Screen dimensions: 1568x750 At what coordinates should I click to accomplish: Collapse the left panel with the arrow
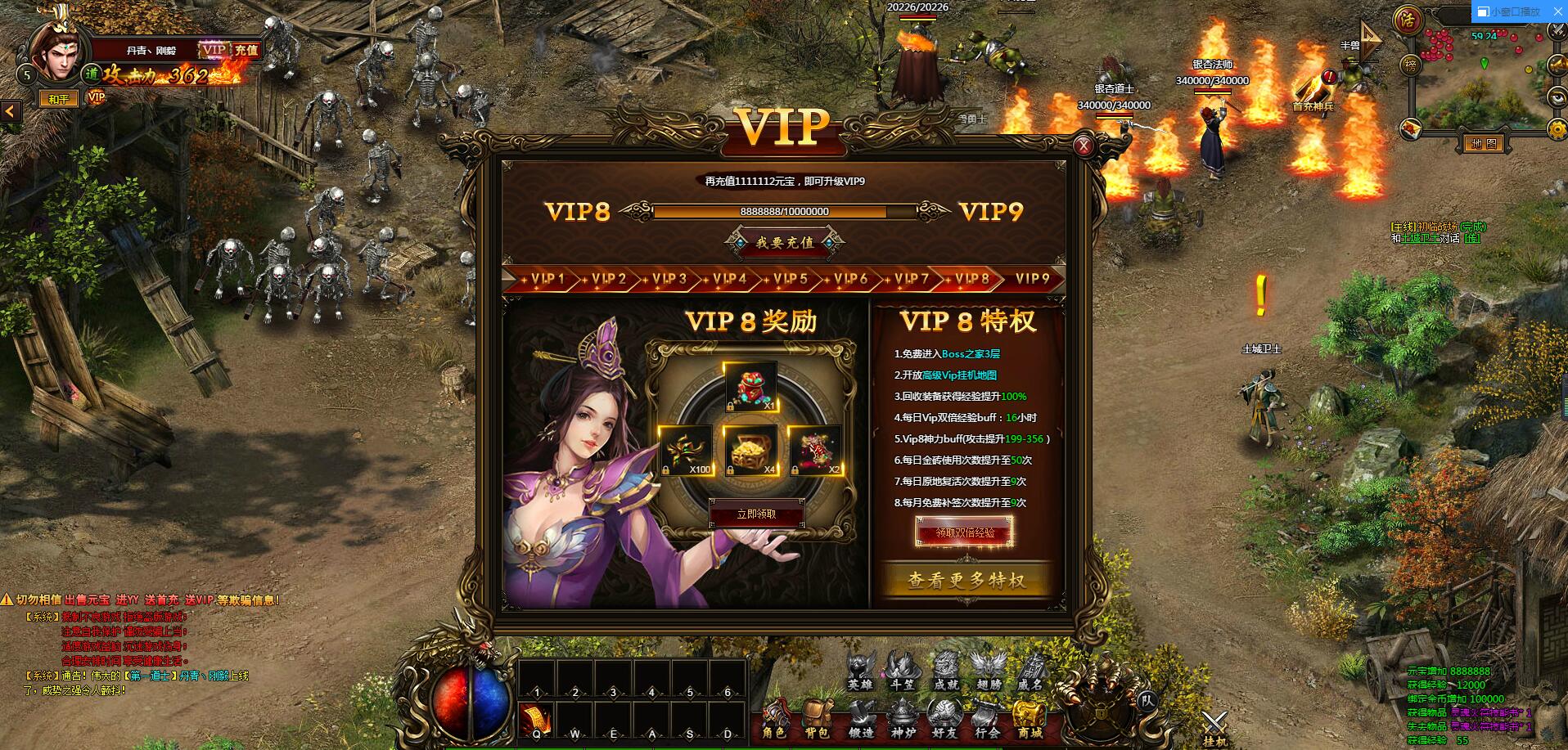(x=9, y=111)
